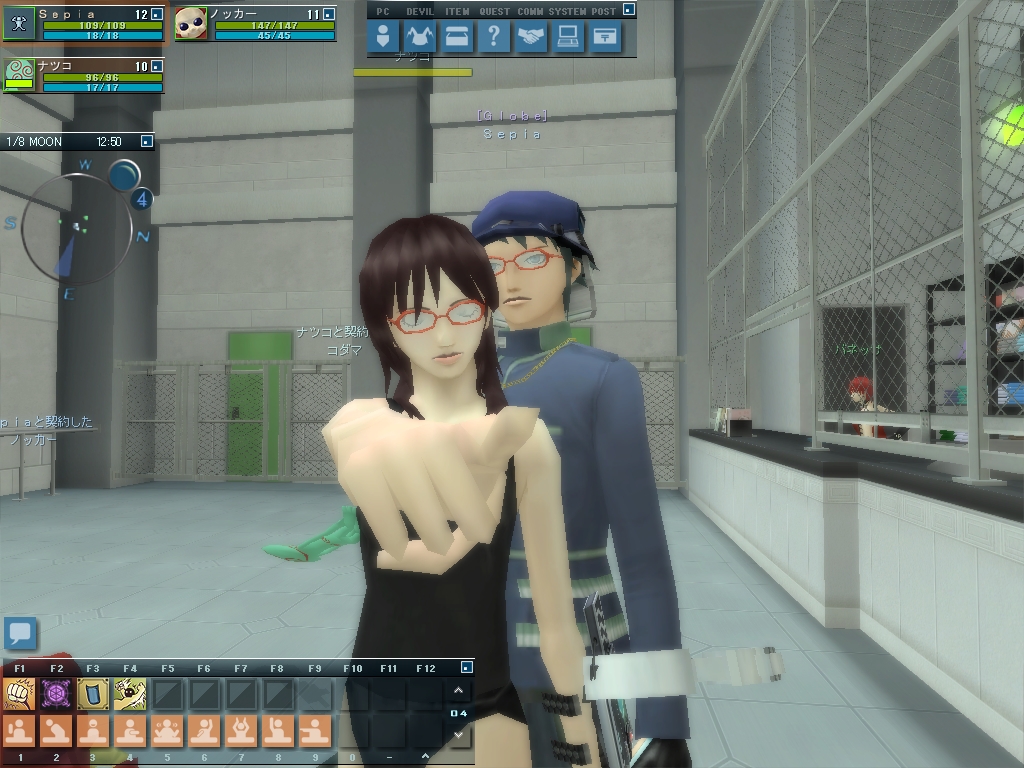This screenshot has height=768, width=1024.
Task: Select the blue shield guard skill on F3
Action: 93,693
